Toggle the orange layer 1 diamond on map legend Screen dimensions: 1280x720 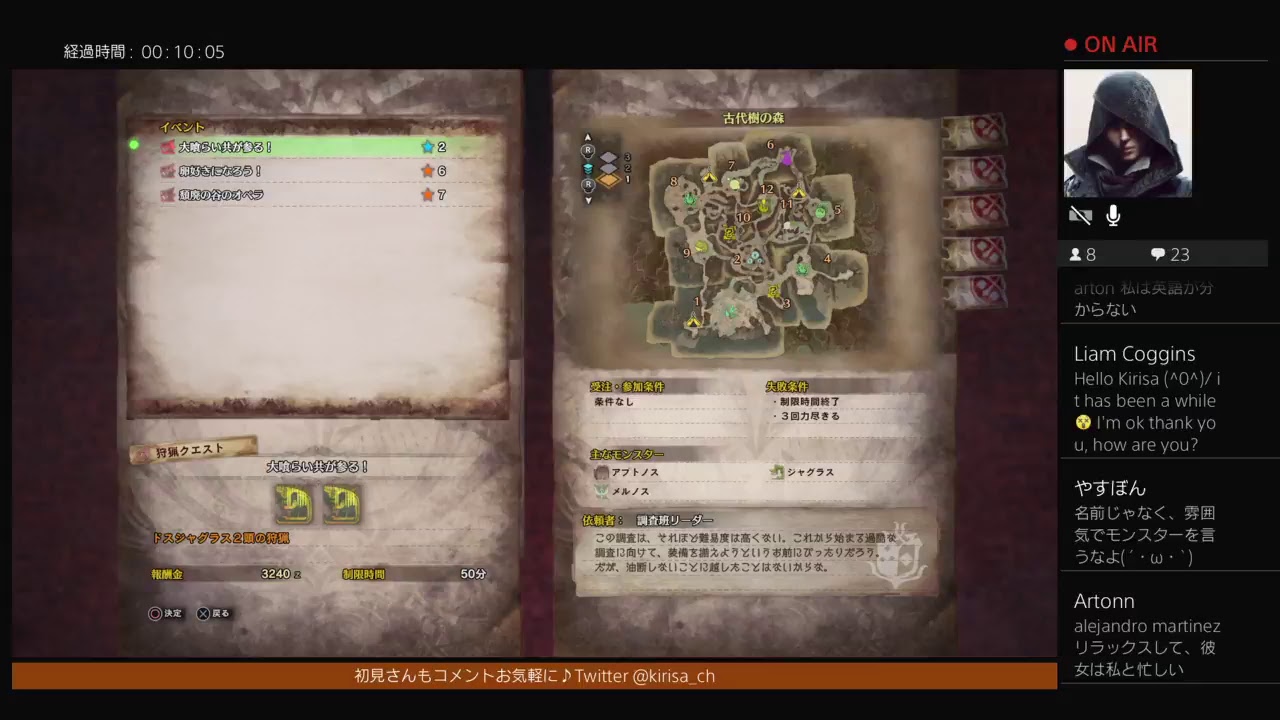[607, 180]
